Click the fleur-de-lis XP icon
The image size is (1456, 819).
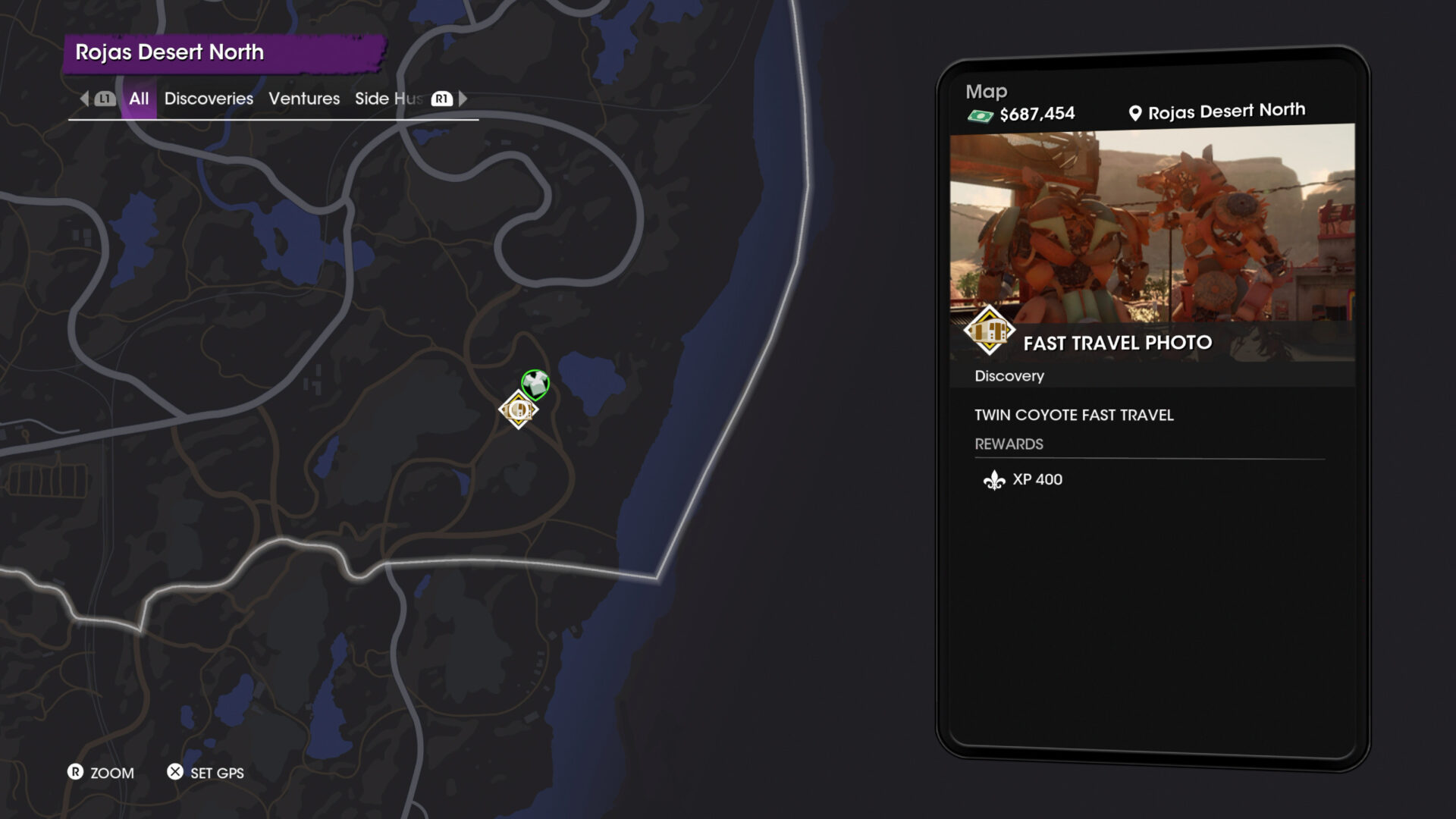point(995,479)
